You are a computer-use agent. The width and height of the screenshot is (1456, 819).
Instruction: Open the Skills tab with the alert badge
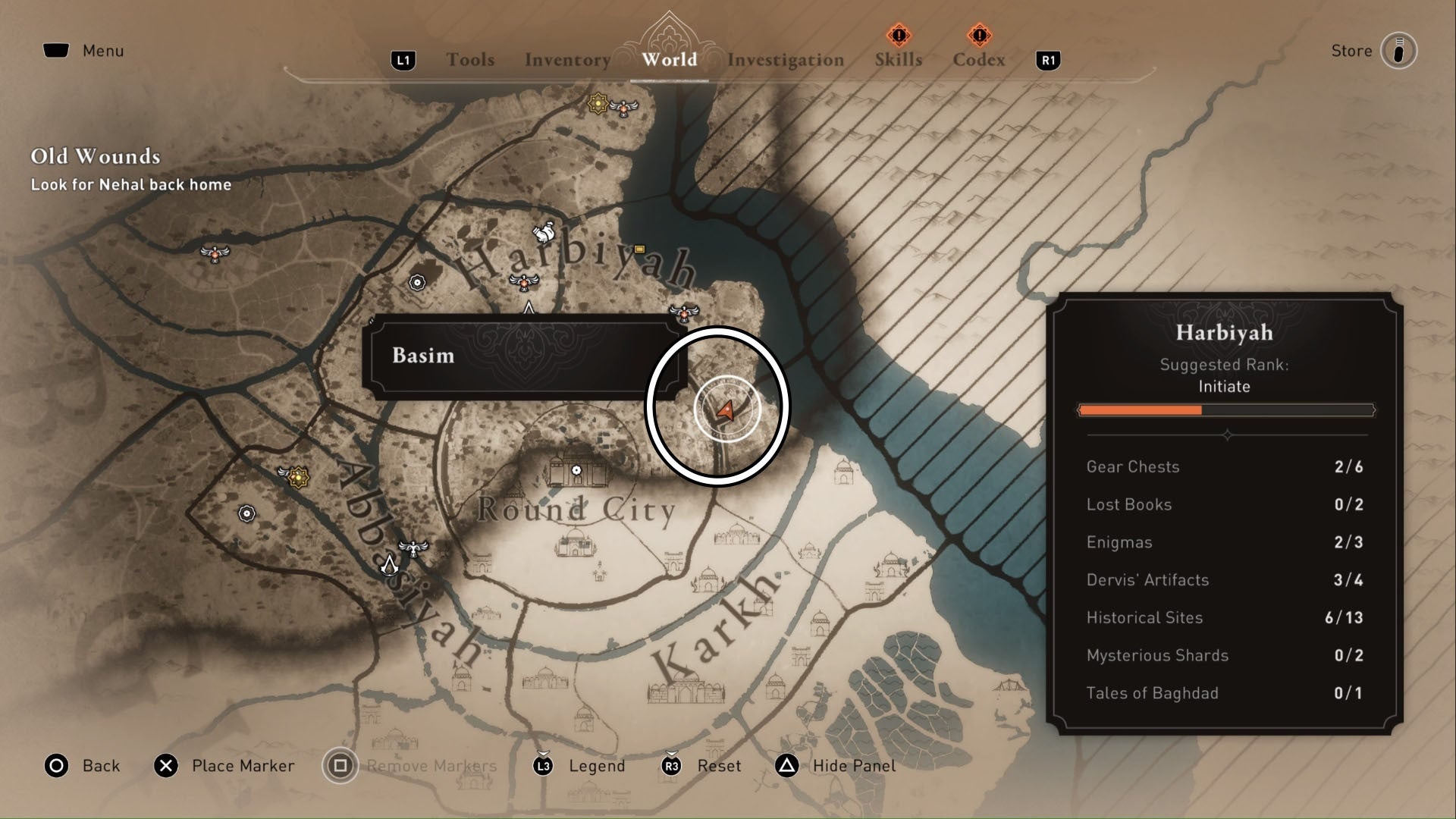point(897,59)
